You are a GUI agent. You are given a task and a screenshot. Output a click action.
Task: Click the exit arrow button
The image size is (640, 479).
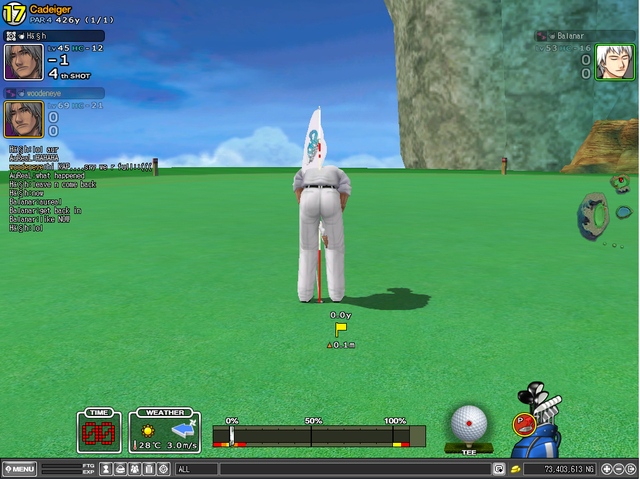point(631,468)
